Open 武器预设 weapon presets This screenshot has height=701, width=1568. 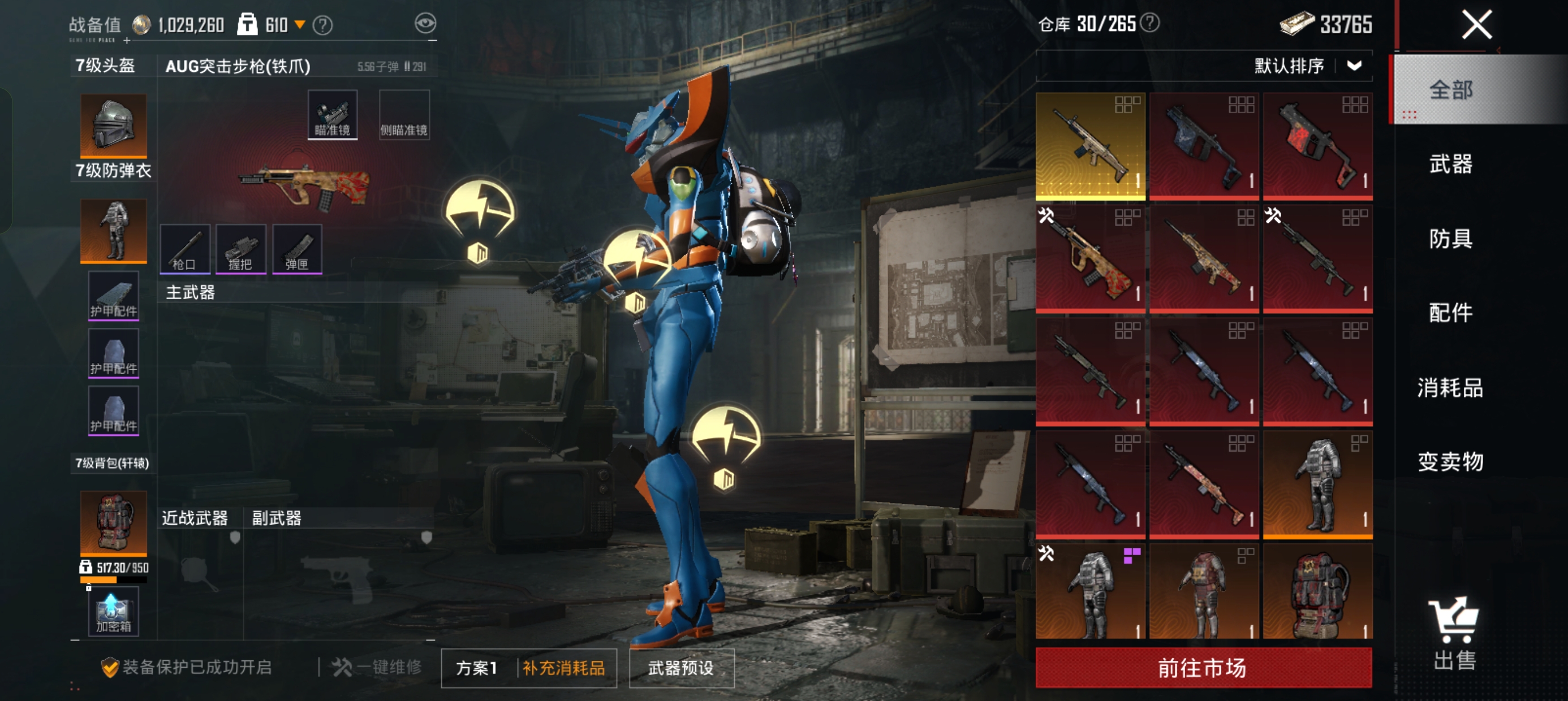681,668
